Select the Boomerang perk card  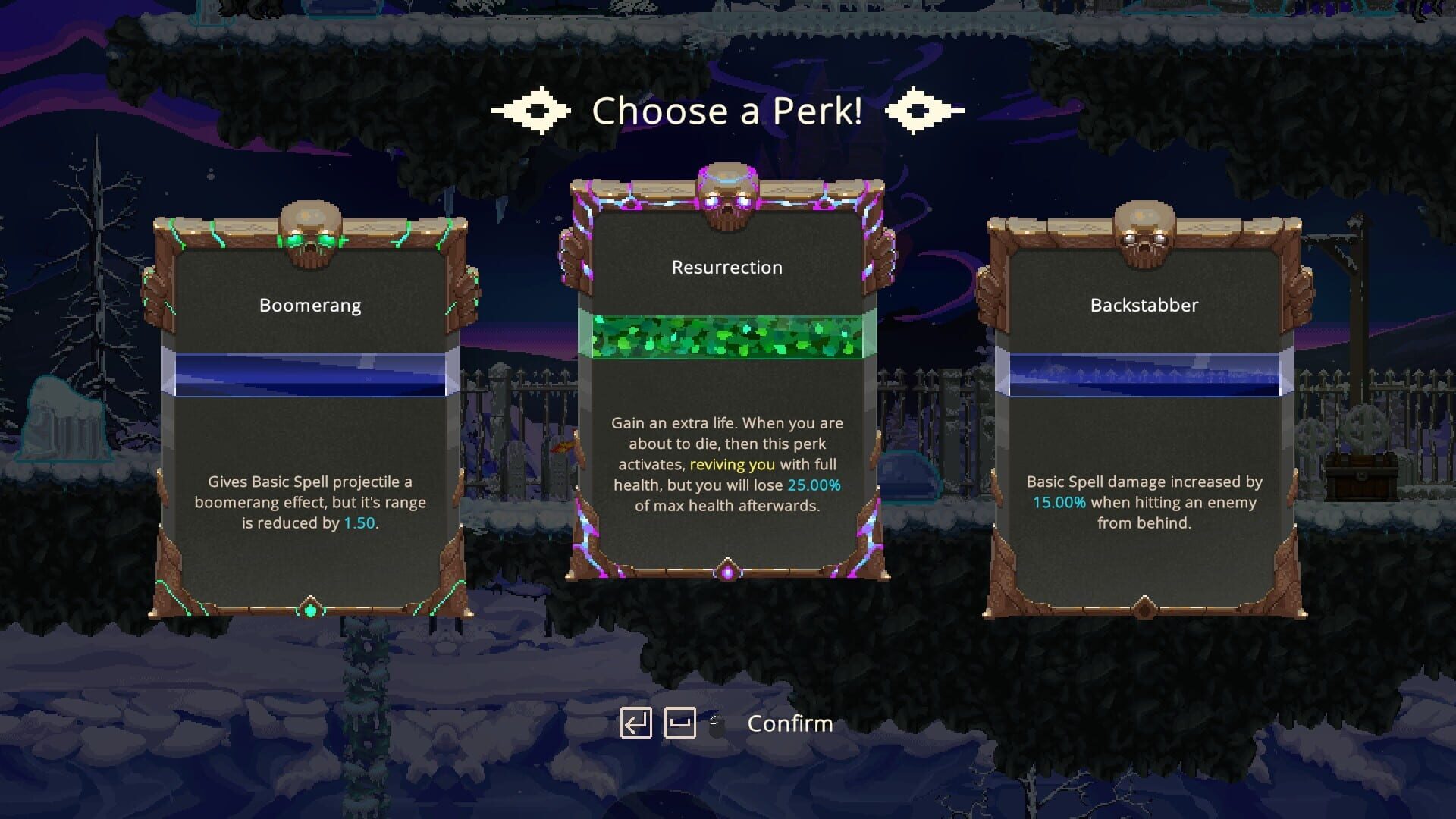(x=309, y=417)
